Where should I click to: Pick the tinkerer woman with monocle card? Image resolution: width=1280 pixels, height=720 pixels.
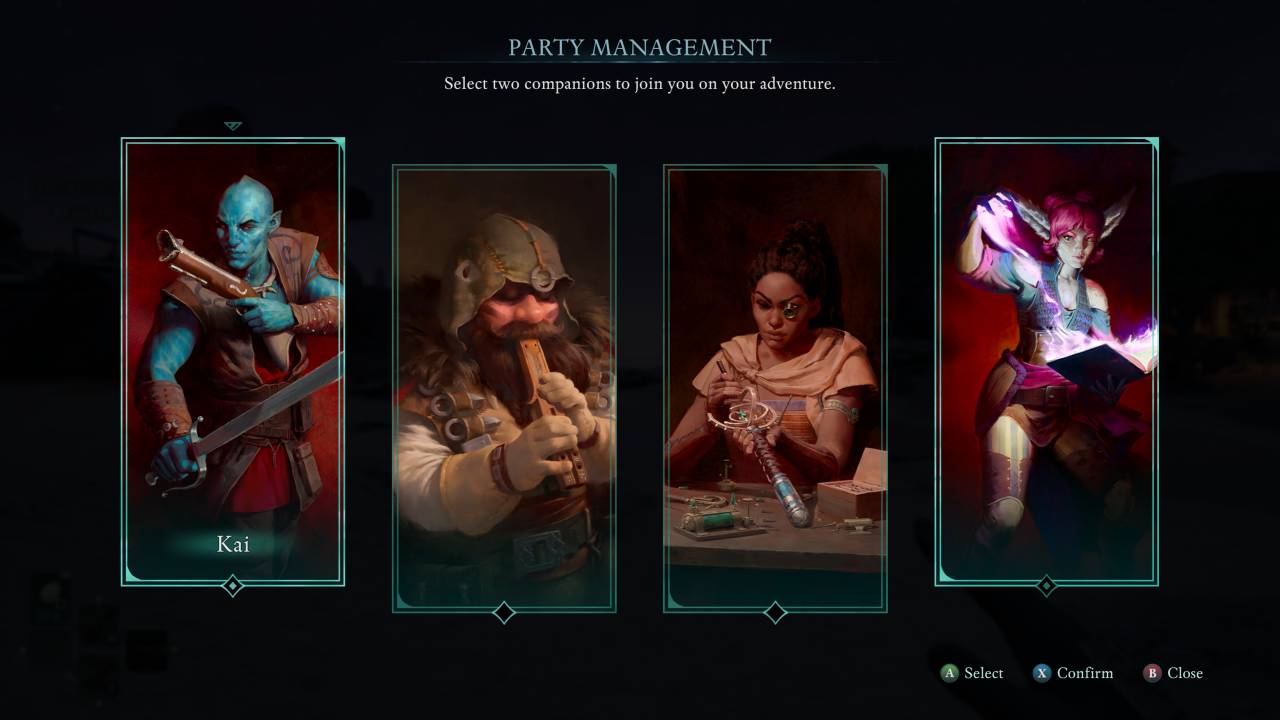click(x=775, y=388)
